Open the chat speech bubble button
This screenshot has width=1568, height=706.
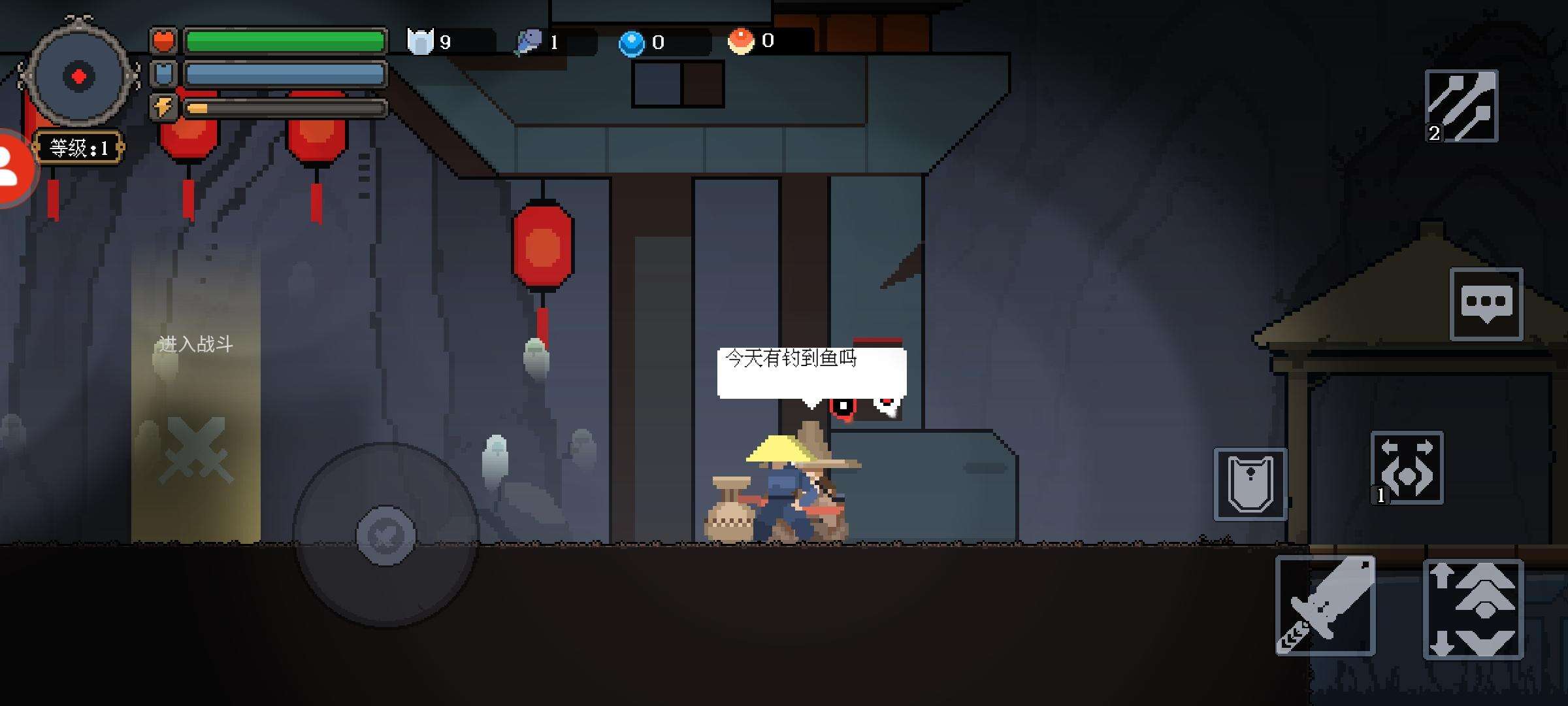1486,304
